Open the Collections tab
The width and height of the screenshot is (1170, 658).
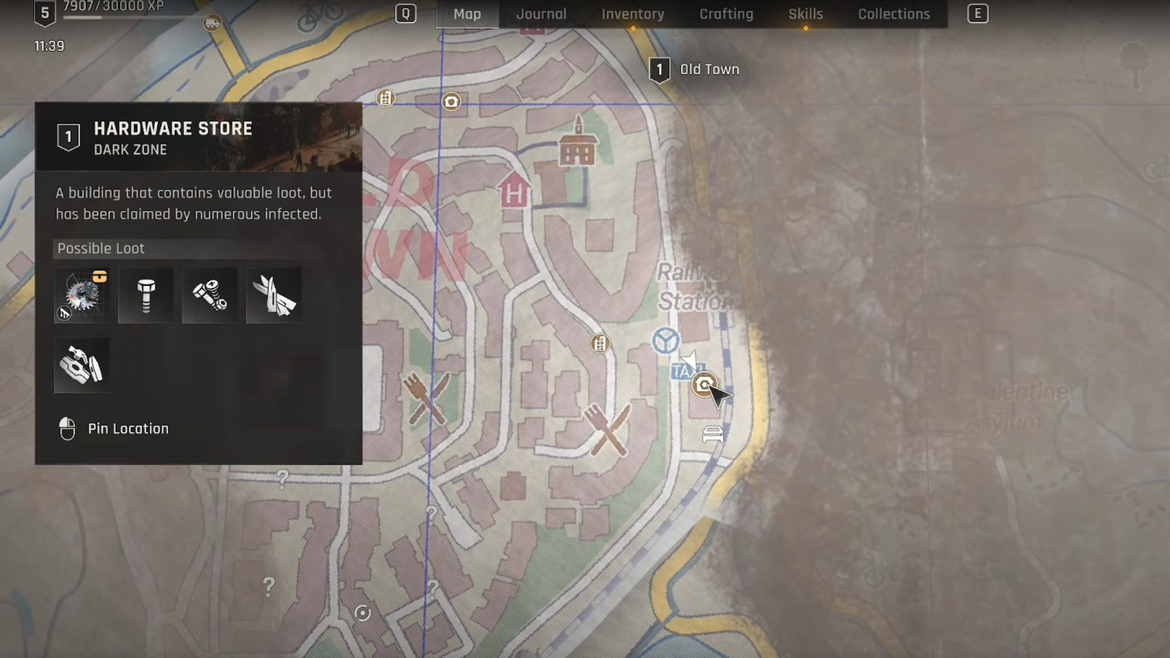pos(893,14)
